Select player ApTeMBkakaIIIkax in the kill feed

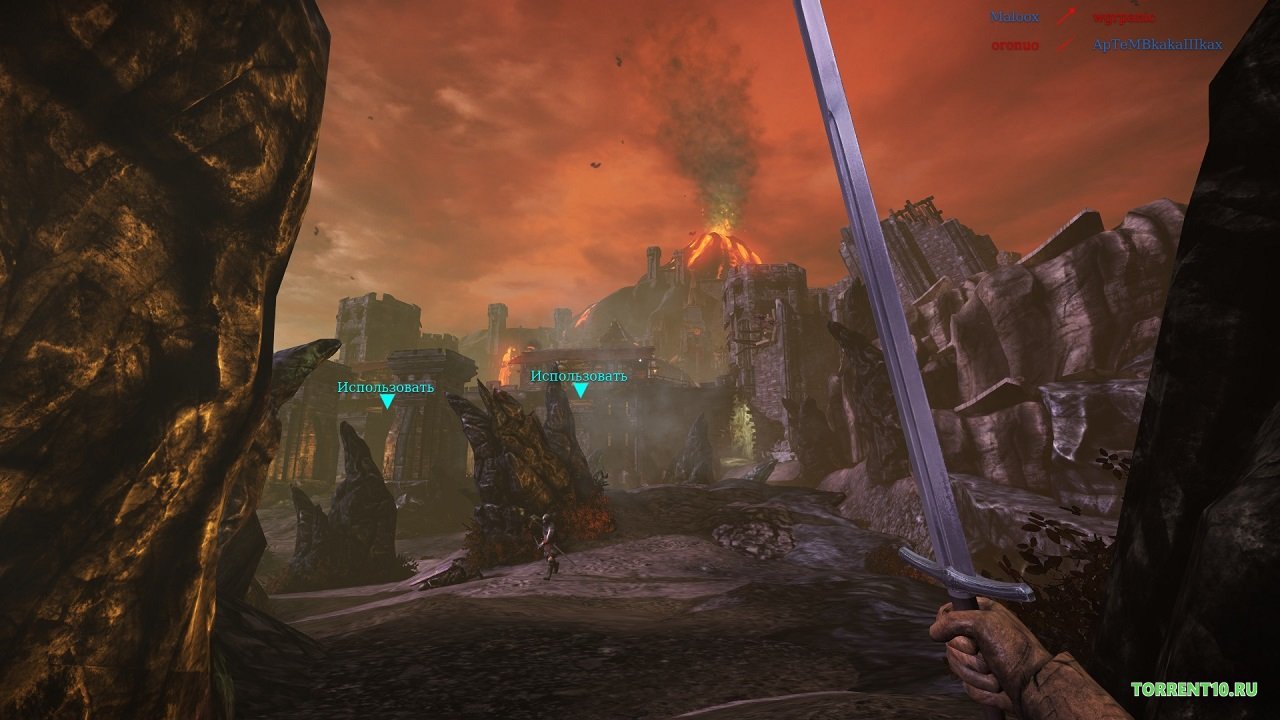coord(1157,45)
